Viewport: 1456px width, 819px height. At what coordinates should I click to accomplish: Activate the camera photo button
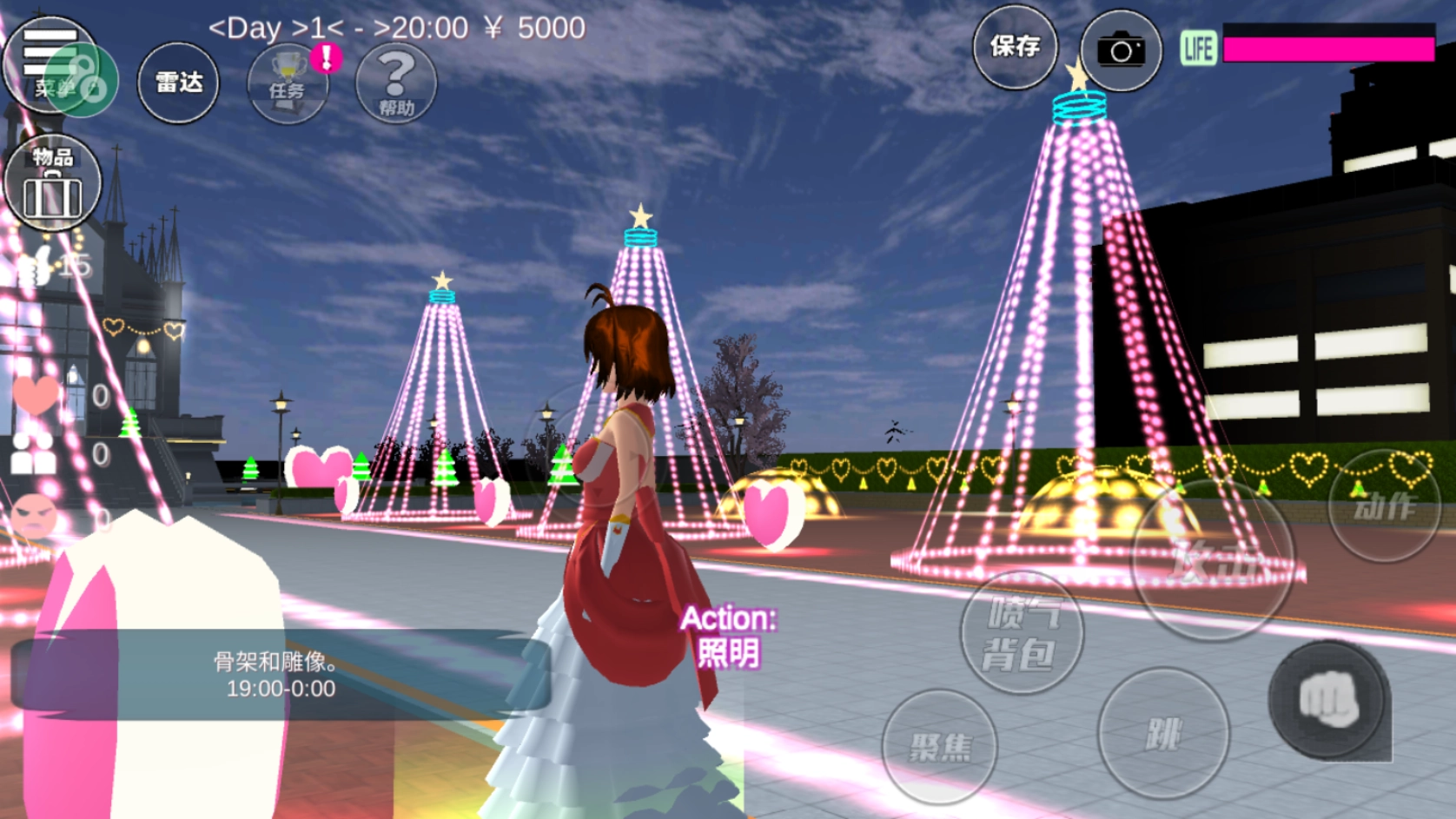coord(1121,50)
